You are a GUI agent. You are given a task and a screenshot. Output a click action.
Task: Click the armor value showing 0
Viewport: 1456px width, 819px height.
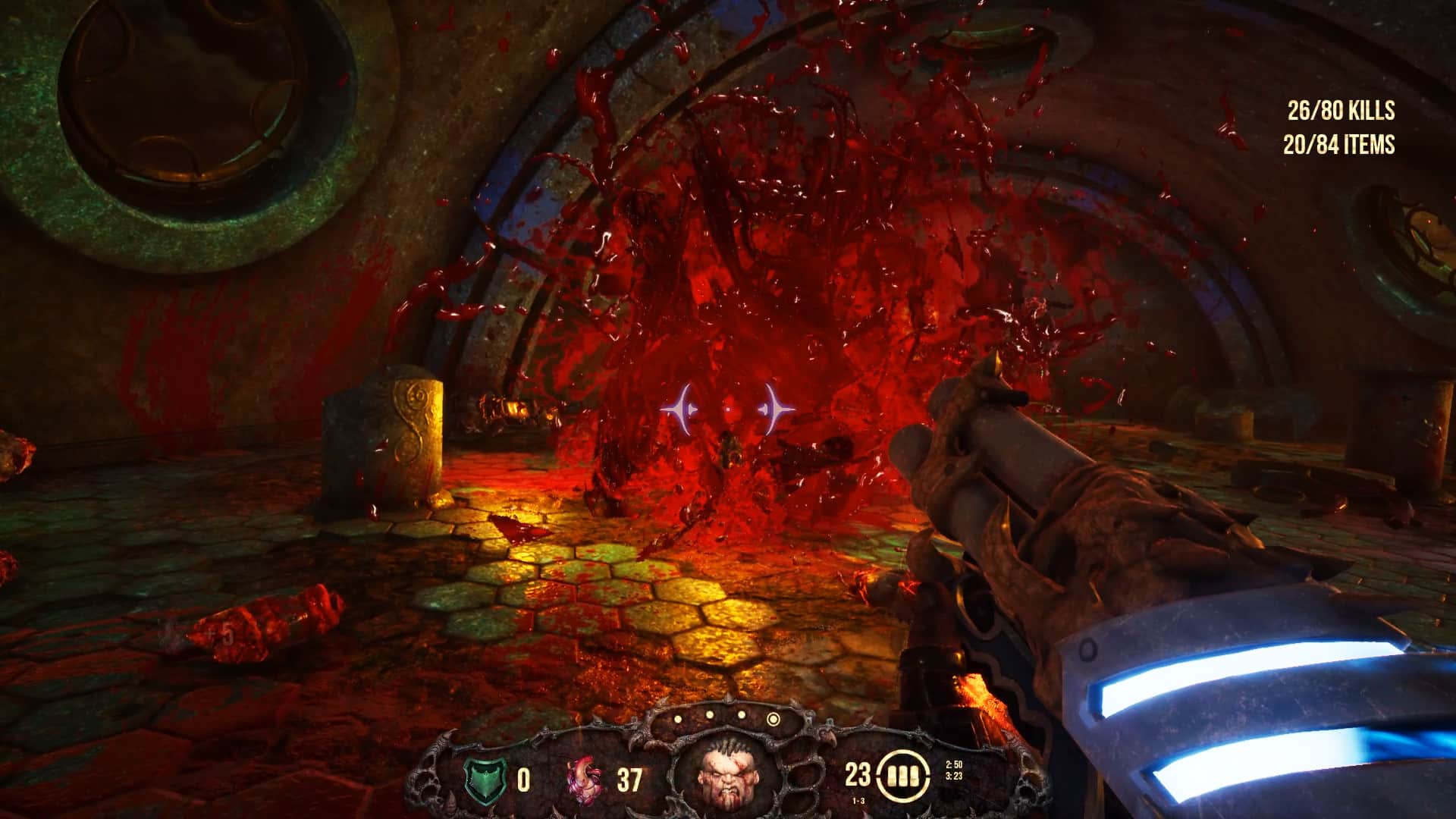point(522,780)
